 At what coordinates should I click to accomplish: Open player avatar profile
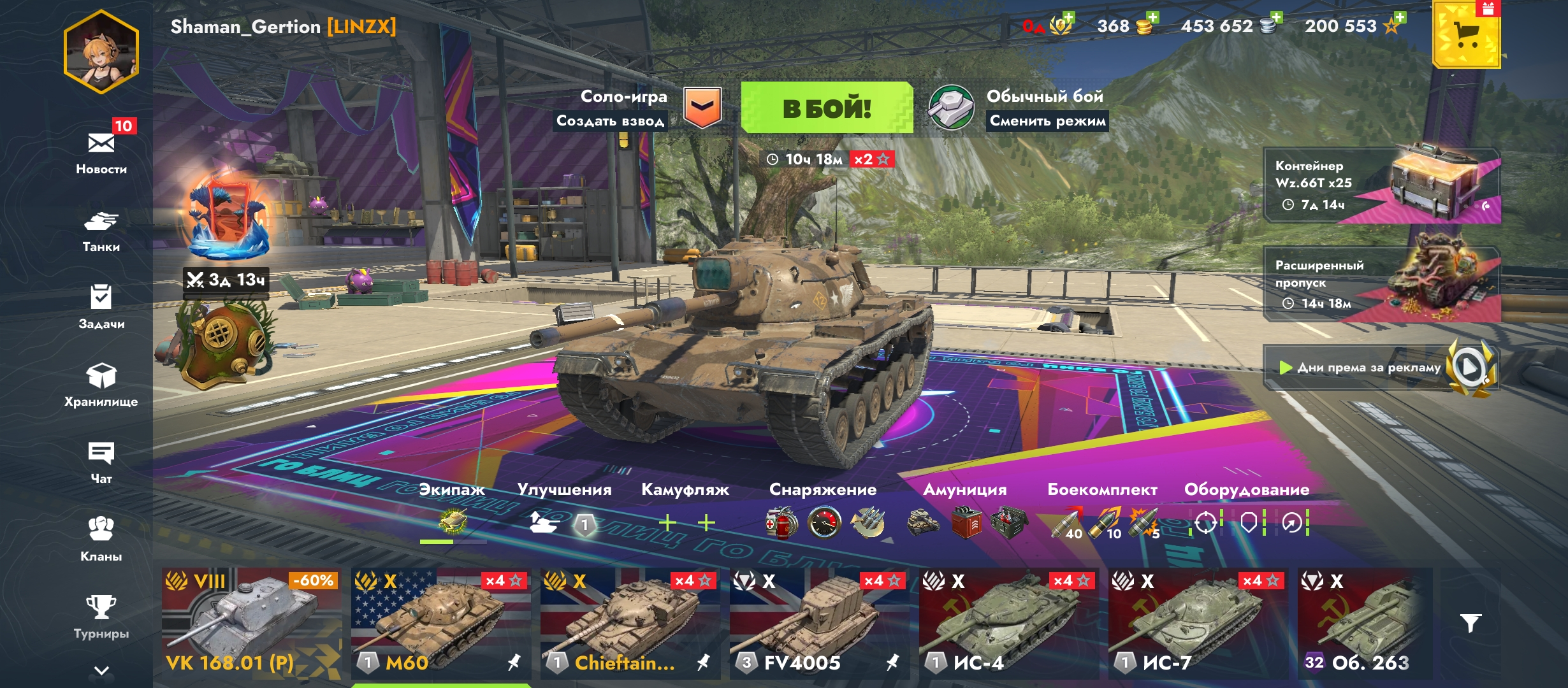pyautogui.click(x=101, y=52)
